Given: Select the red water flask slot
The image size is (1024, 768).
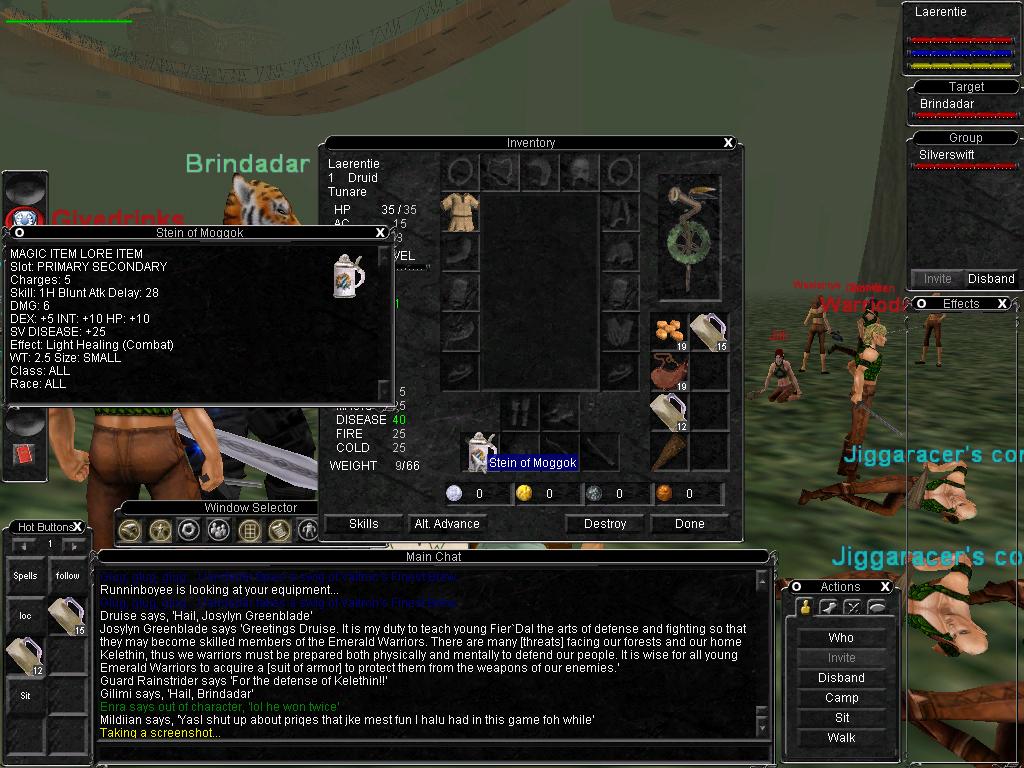Looking at the screenshot, I should 669,372.
